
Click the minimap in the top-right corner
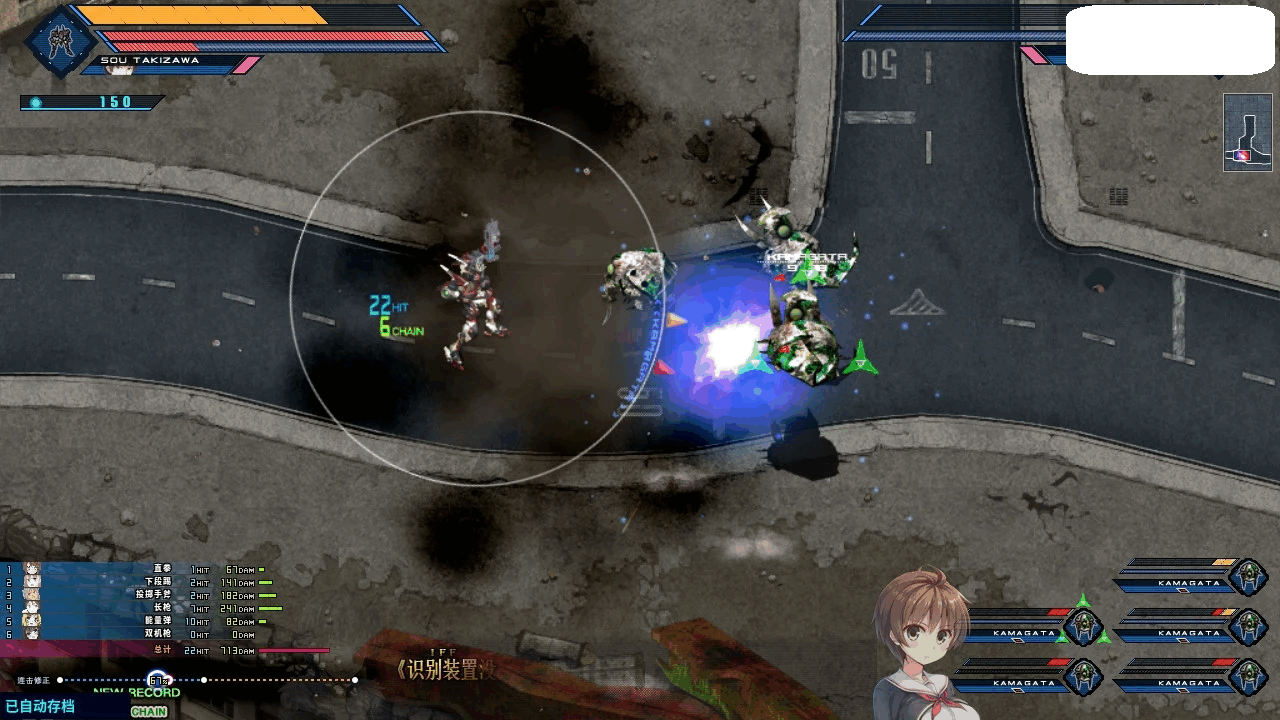click(1246, 131)
